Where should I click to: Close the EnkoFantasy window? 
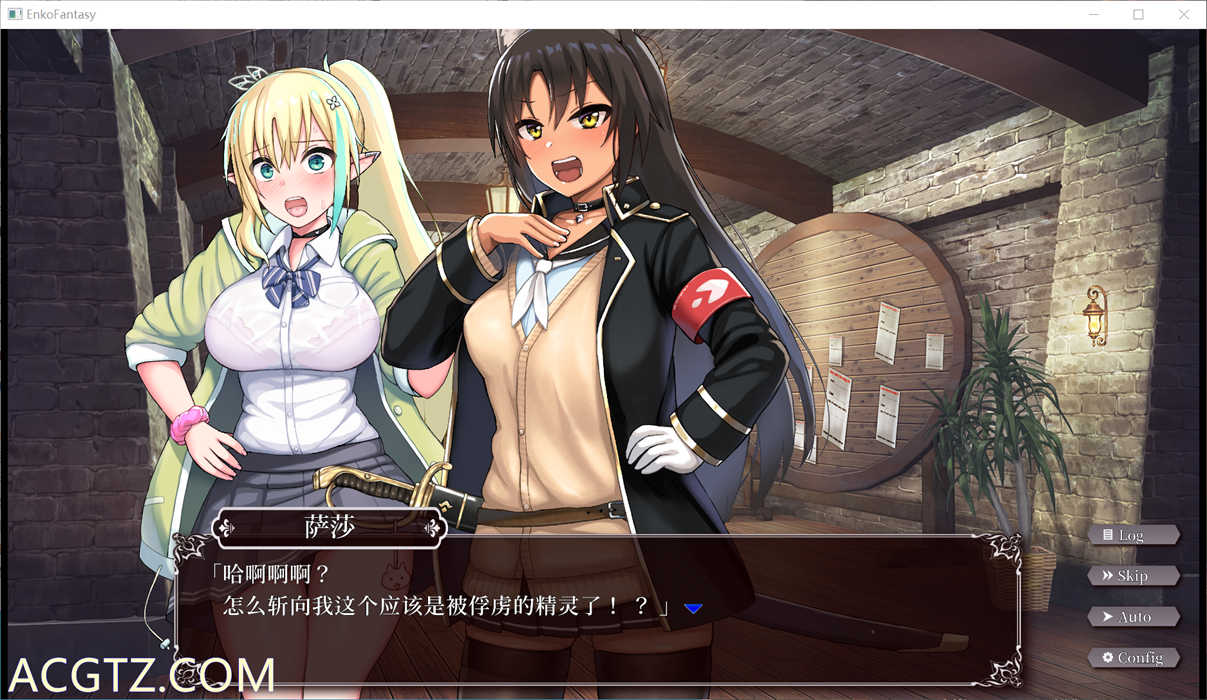(x=1184, y=14)
